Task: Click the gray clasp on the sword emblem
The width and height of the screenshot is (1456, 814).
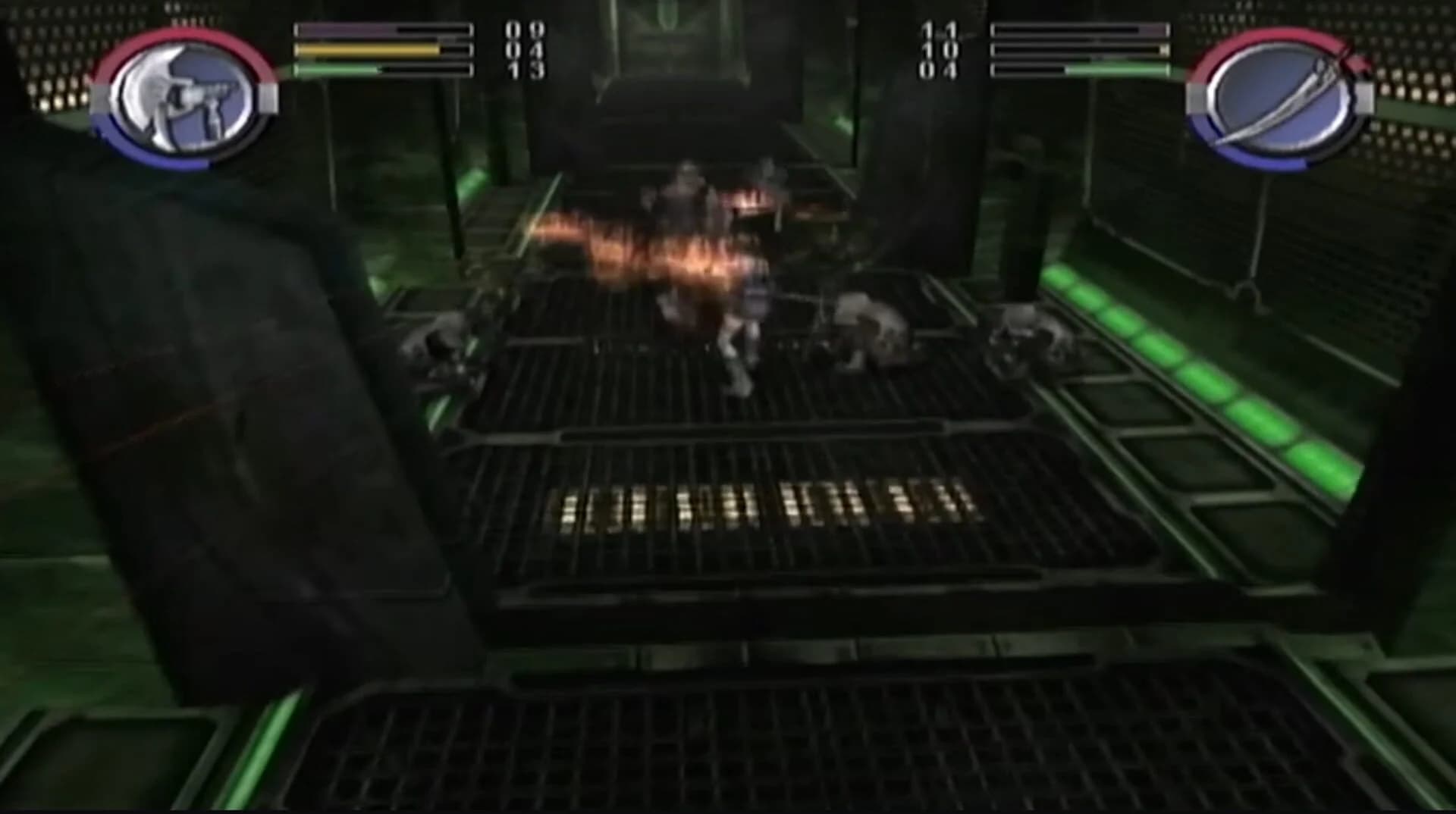Action: tap(1365, 99)
